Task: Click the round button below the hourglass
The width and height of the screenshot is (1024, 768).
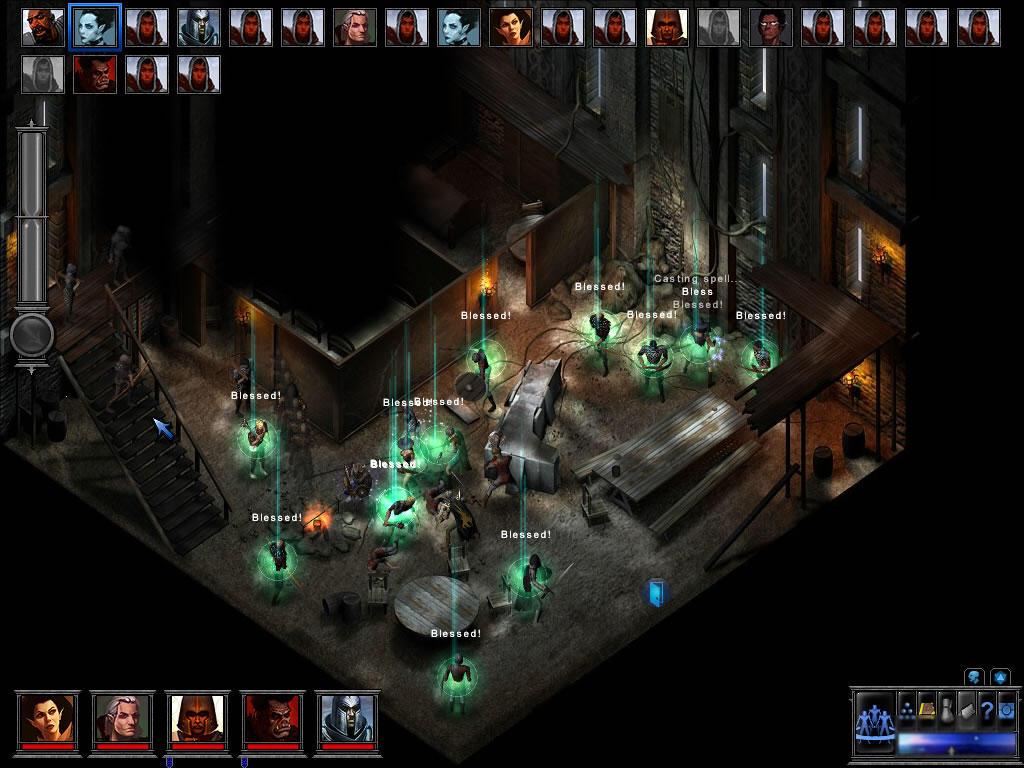Action: (x=32, y=336)
